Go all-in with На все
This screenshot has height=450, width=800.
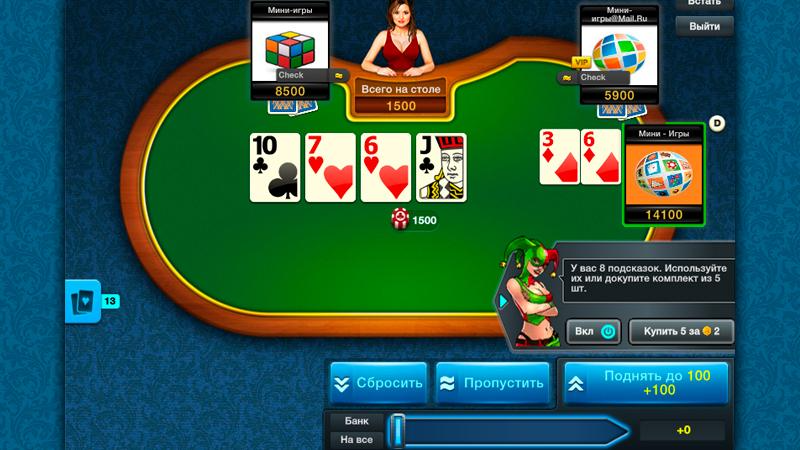[356, 439]
